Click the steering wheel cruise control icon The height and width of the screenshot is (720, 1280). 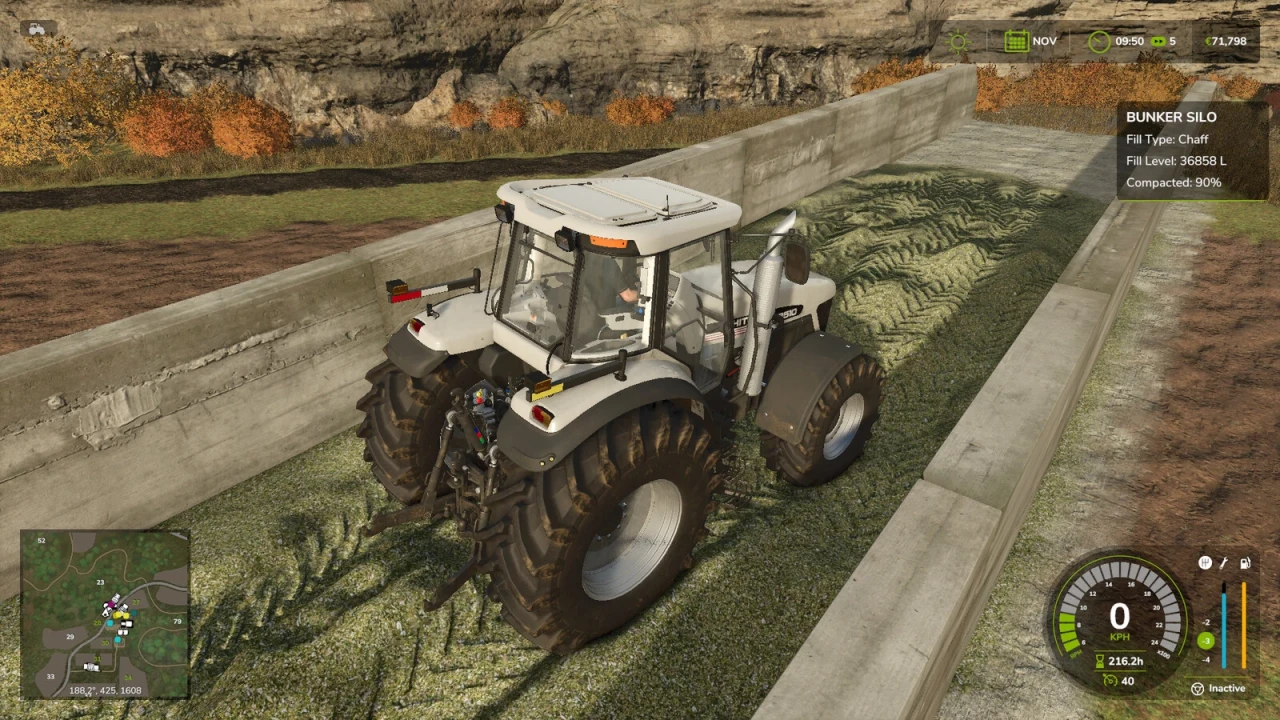pos(1198,688)
